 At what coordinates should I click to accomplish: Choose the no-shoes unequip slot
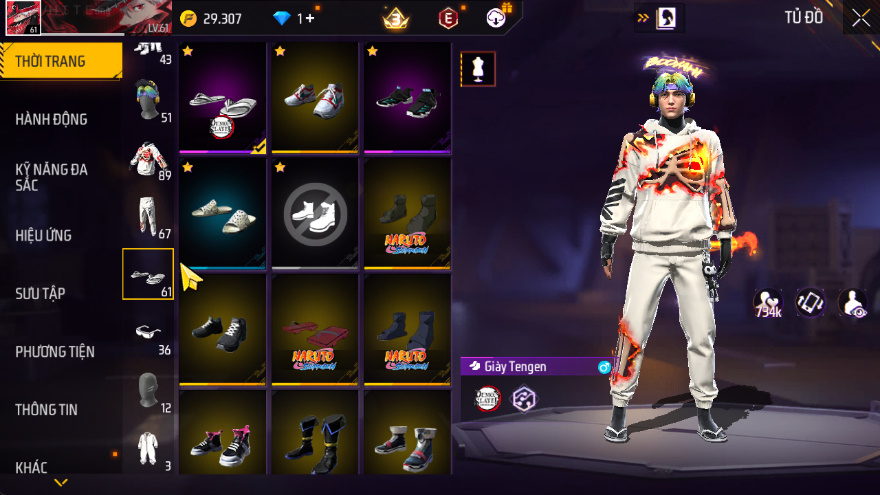314,212
